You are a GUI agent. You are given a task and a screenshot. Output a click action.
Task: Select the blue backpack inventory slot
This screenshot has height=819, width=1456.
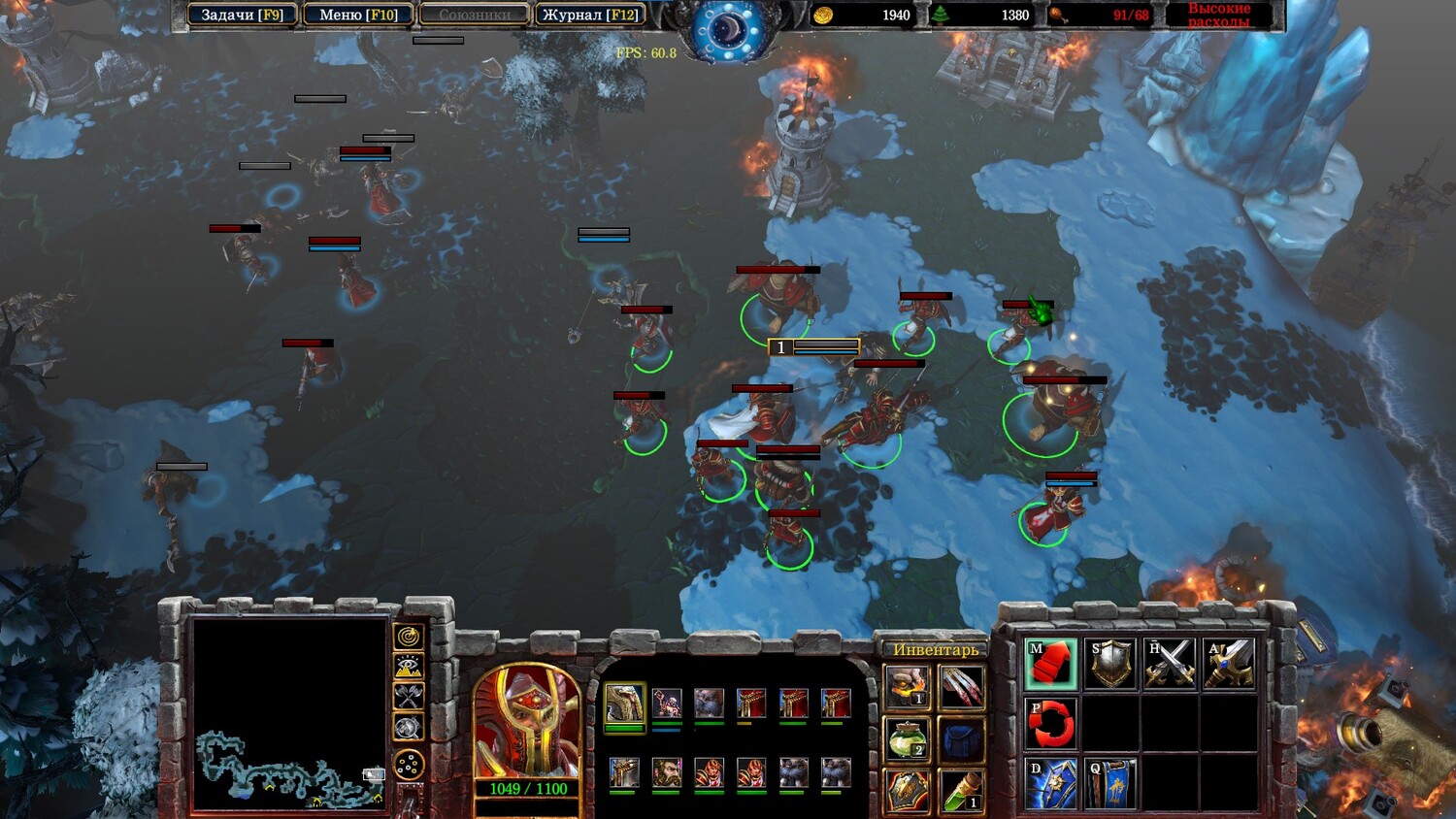961,738
